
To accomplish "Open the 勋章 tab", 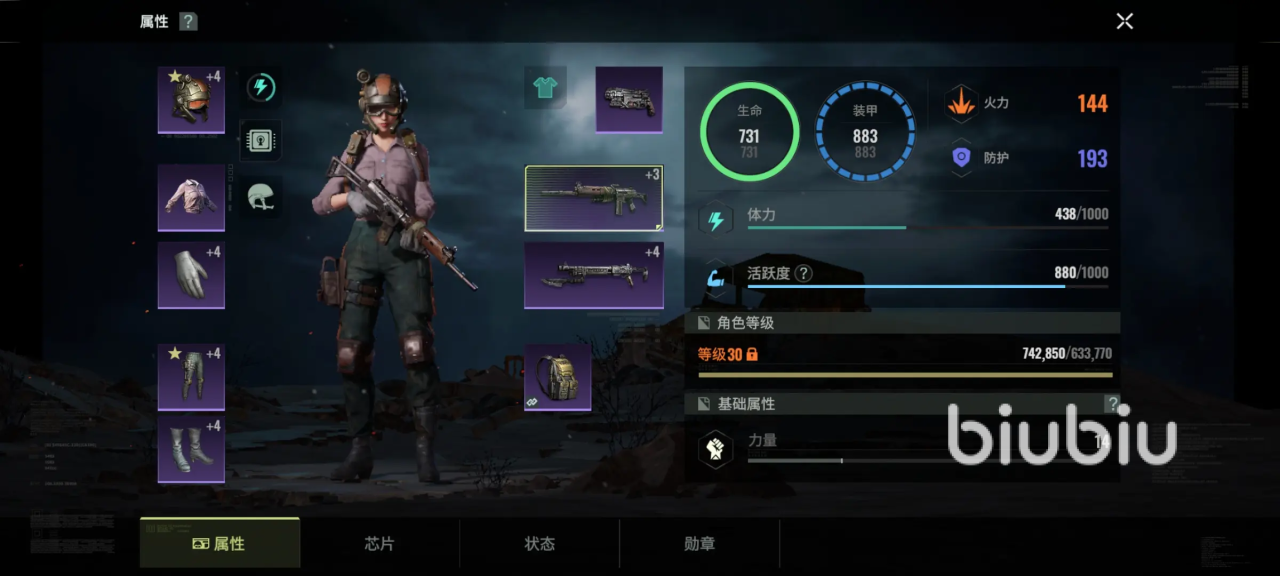I will (700, 544).
